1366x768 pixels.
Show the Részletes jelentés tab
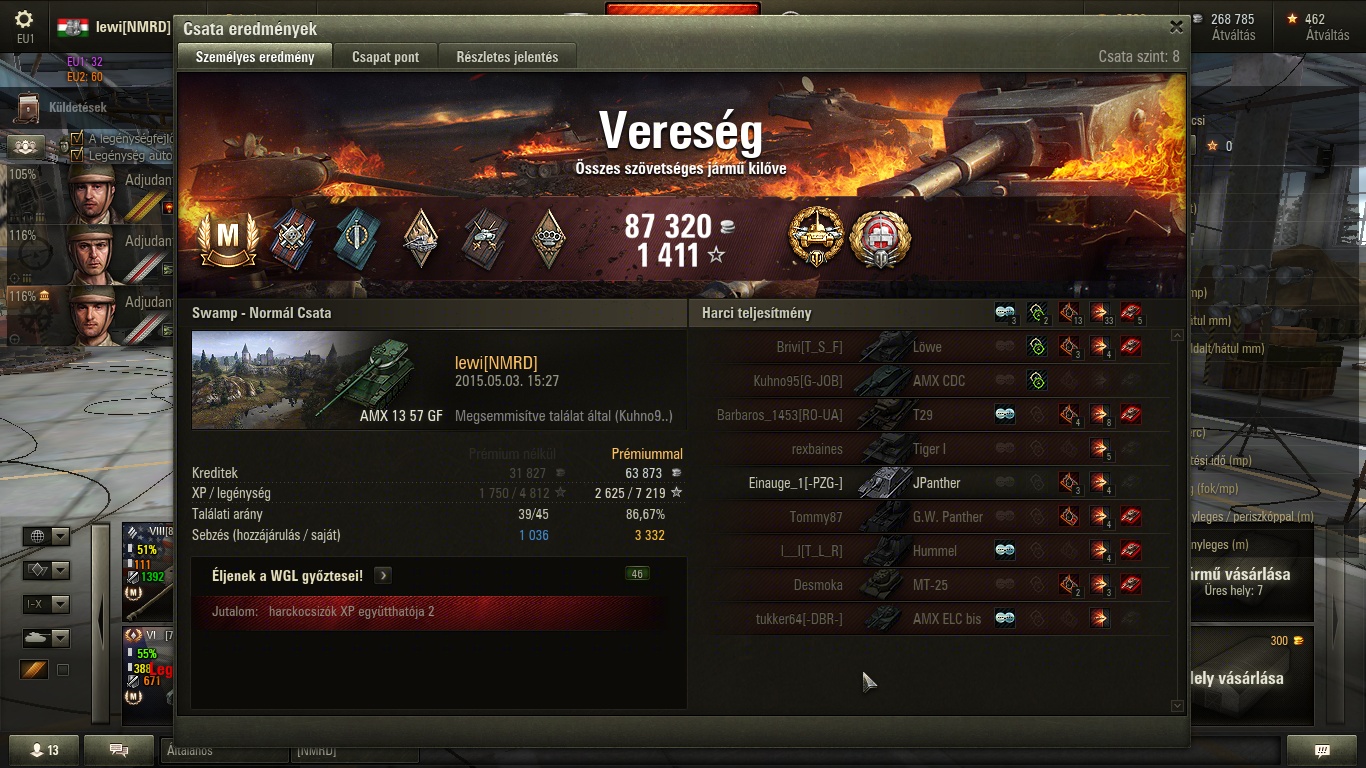pyautogui.click(x=507, y=57)
